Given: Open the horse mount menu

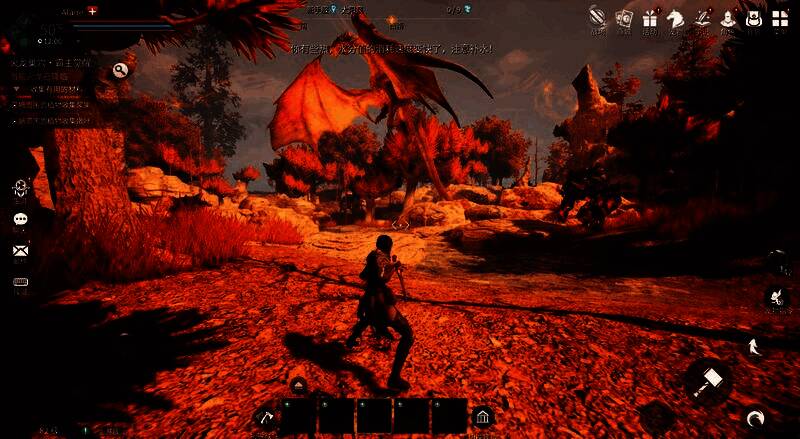Looking at the screenshot, I should click(x=676, y=18).
